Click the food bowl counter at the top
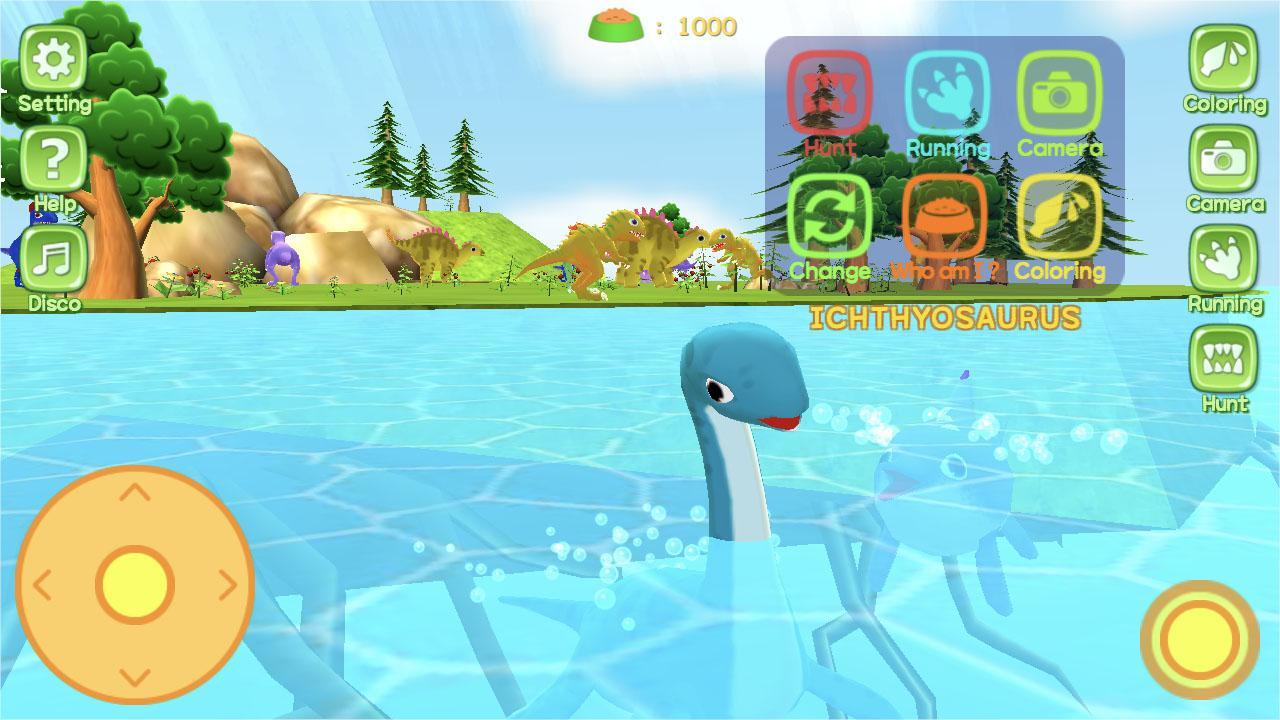This screenshot has height=720, width=1280. pyautogui.click(x=660, y=25)
